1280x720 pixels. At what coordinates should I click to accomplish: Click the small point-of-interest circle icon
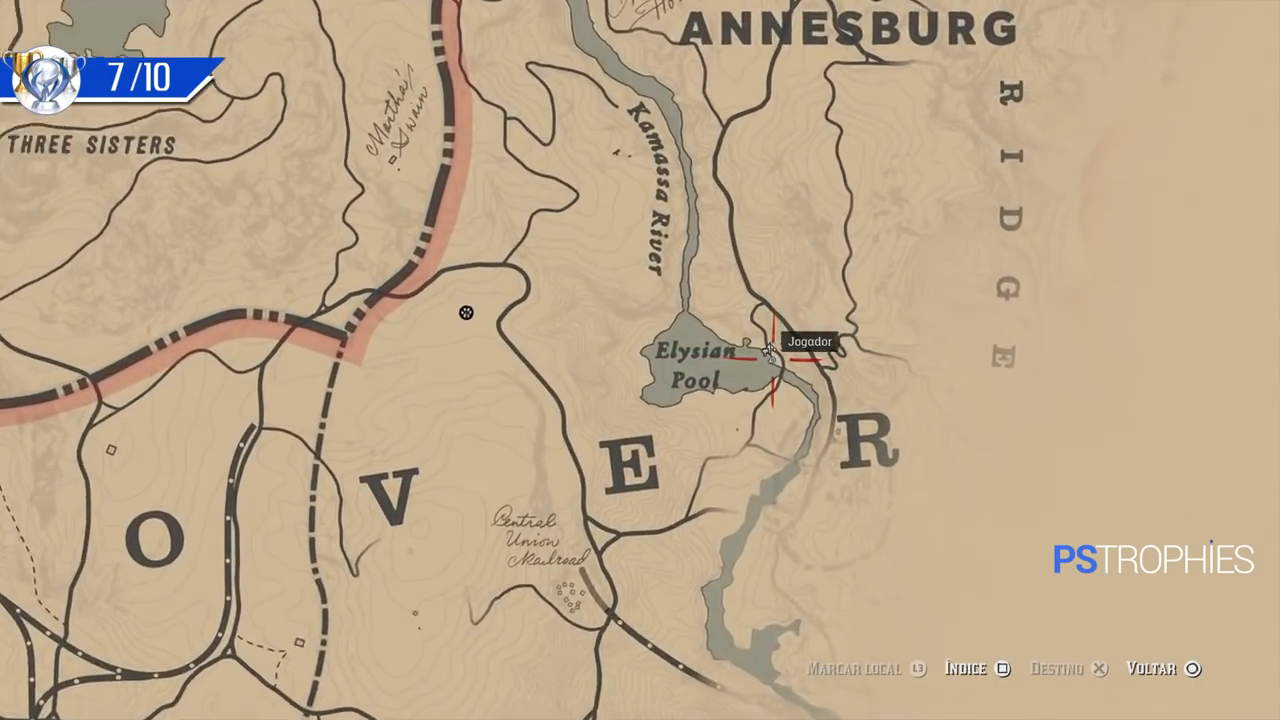pos(466,313)
